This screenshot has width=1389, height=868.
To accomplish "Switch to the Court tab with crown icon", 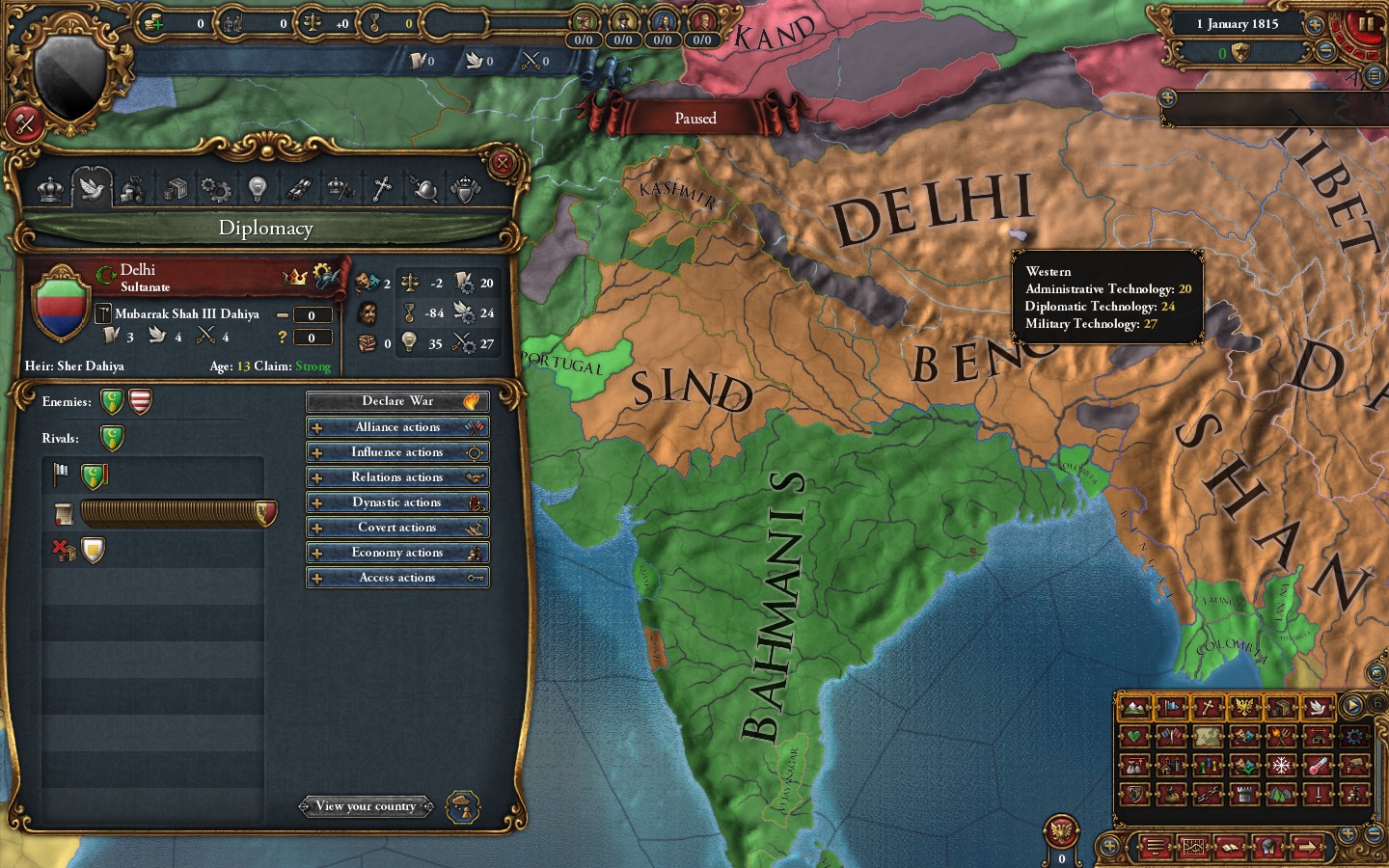I will pos(49,189).
